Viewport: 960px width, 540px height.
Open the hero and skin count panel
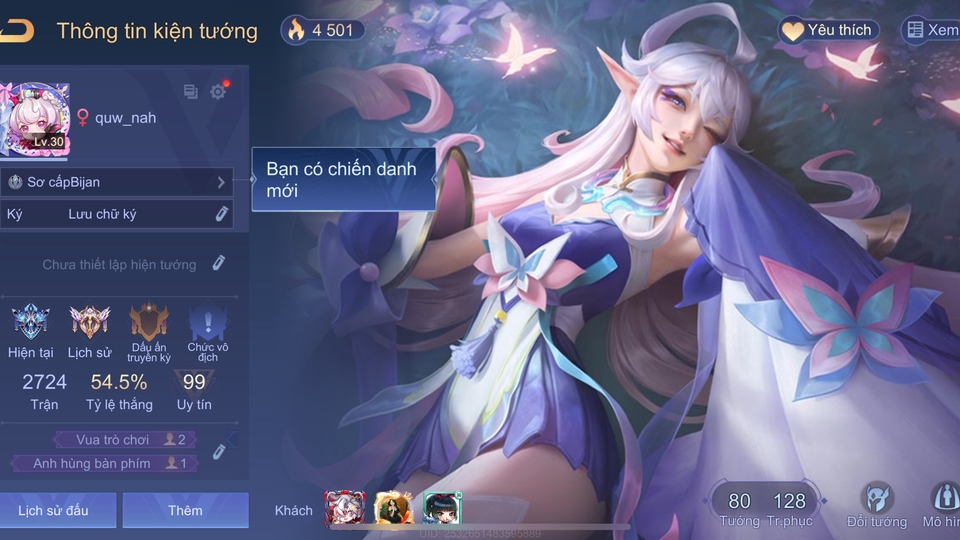(766, 507)
